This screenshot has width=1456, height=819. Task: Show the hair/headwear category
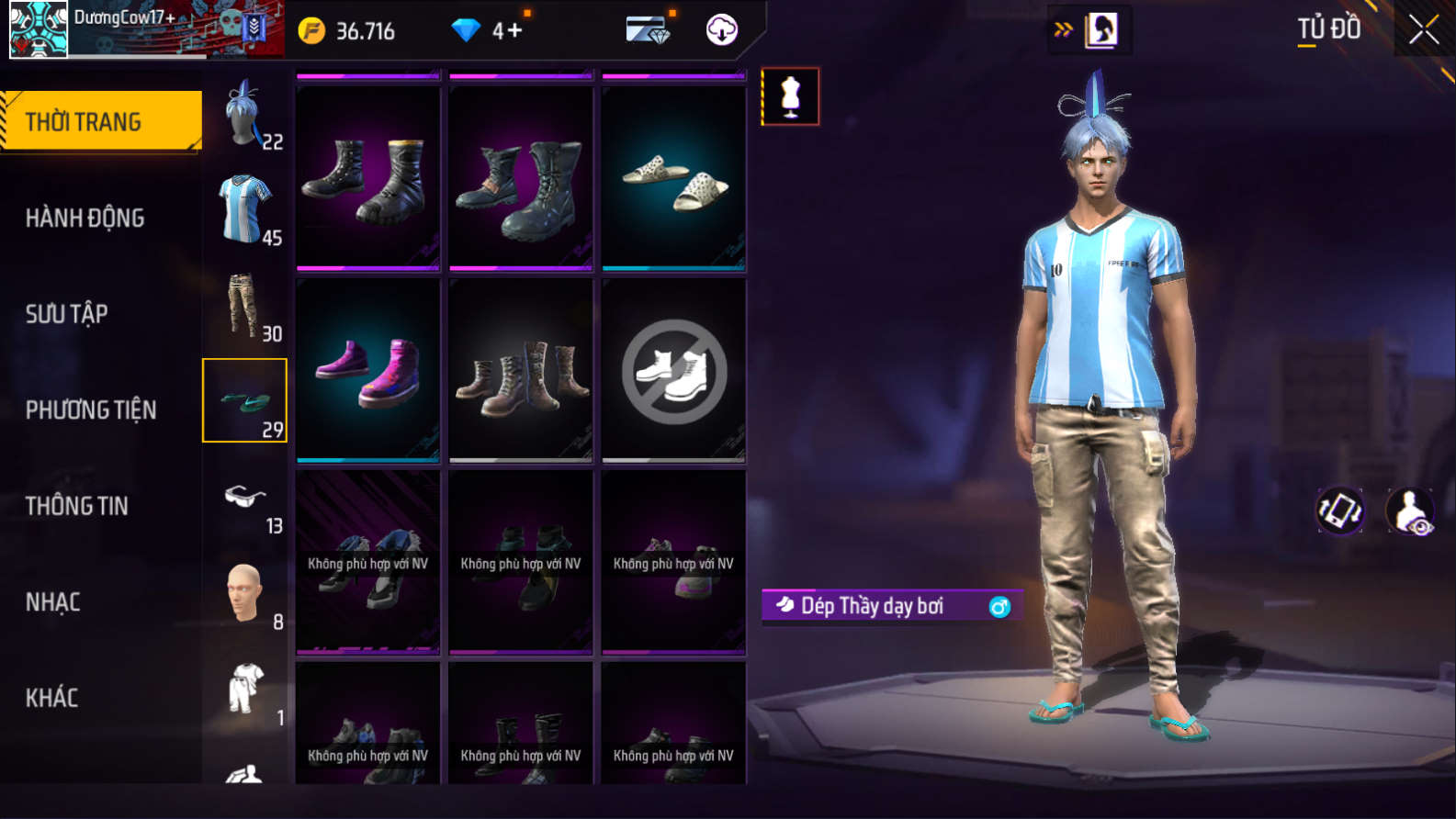click(245, 115)
